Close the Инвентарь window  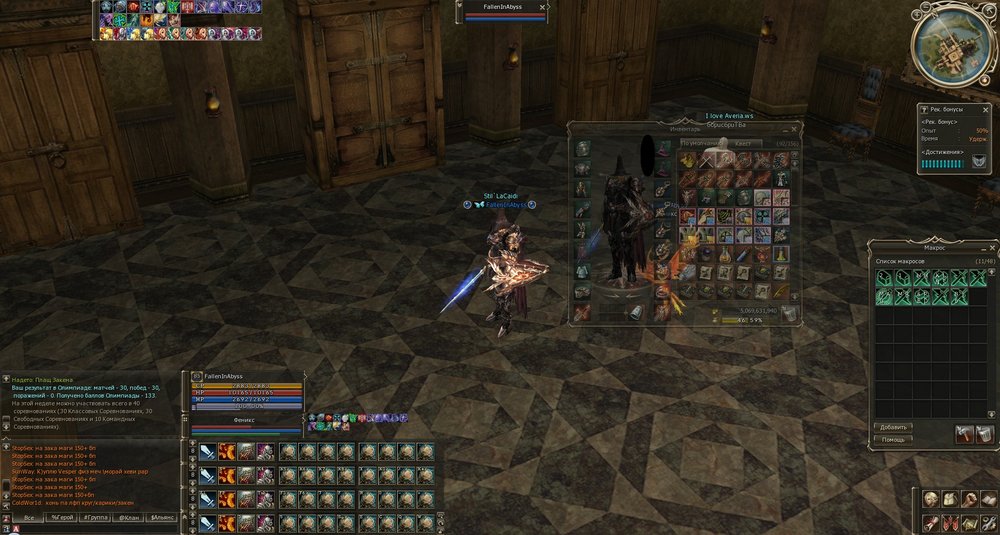point(795,128)
